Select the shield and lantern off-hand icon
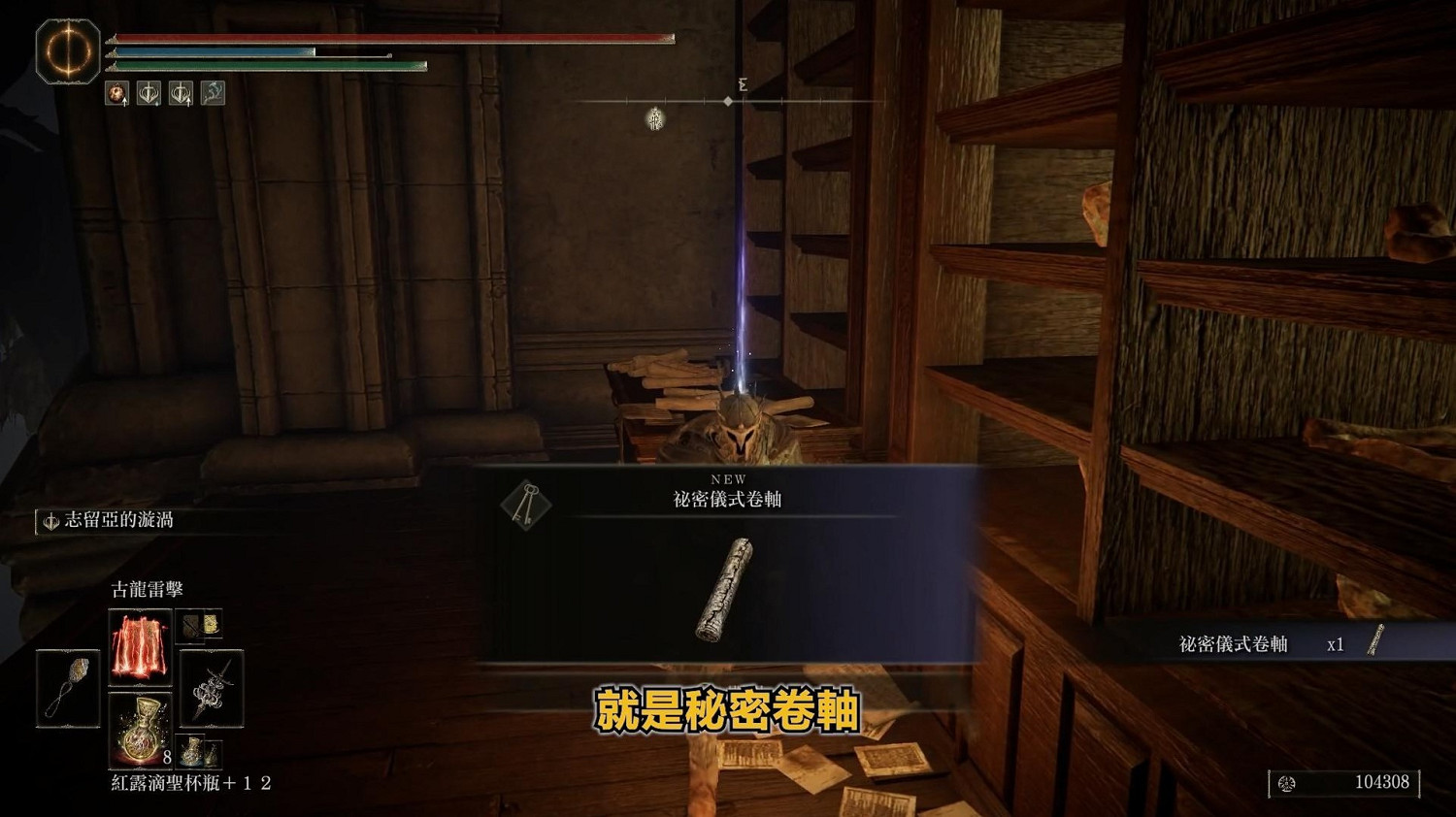The image size is (1456, 817). tap(199, 626)
